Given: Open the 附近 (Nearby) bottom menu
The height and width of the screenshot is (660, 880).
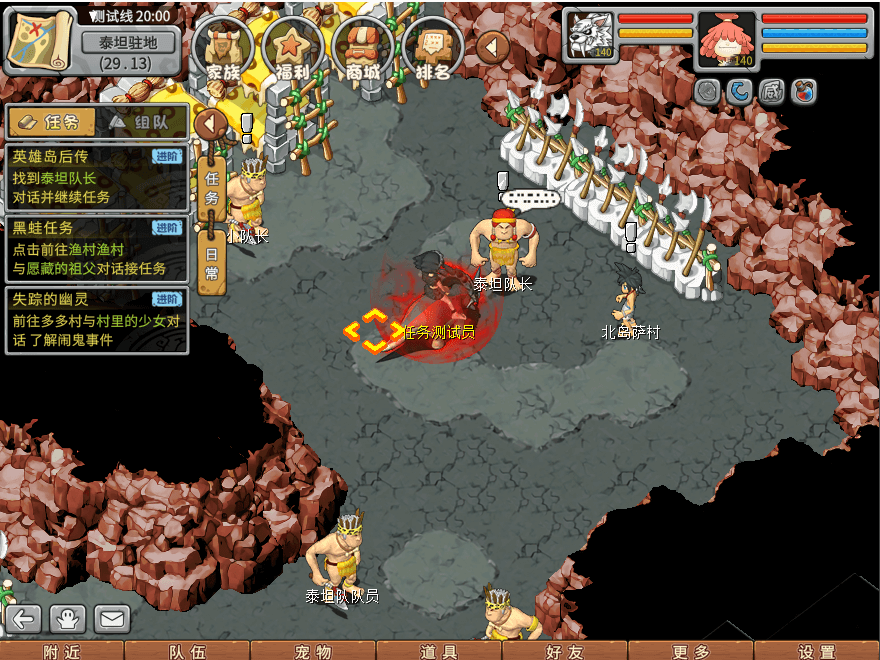Looking at the screenshot, I should tap(62, 651).
